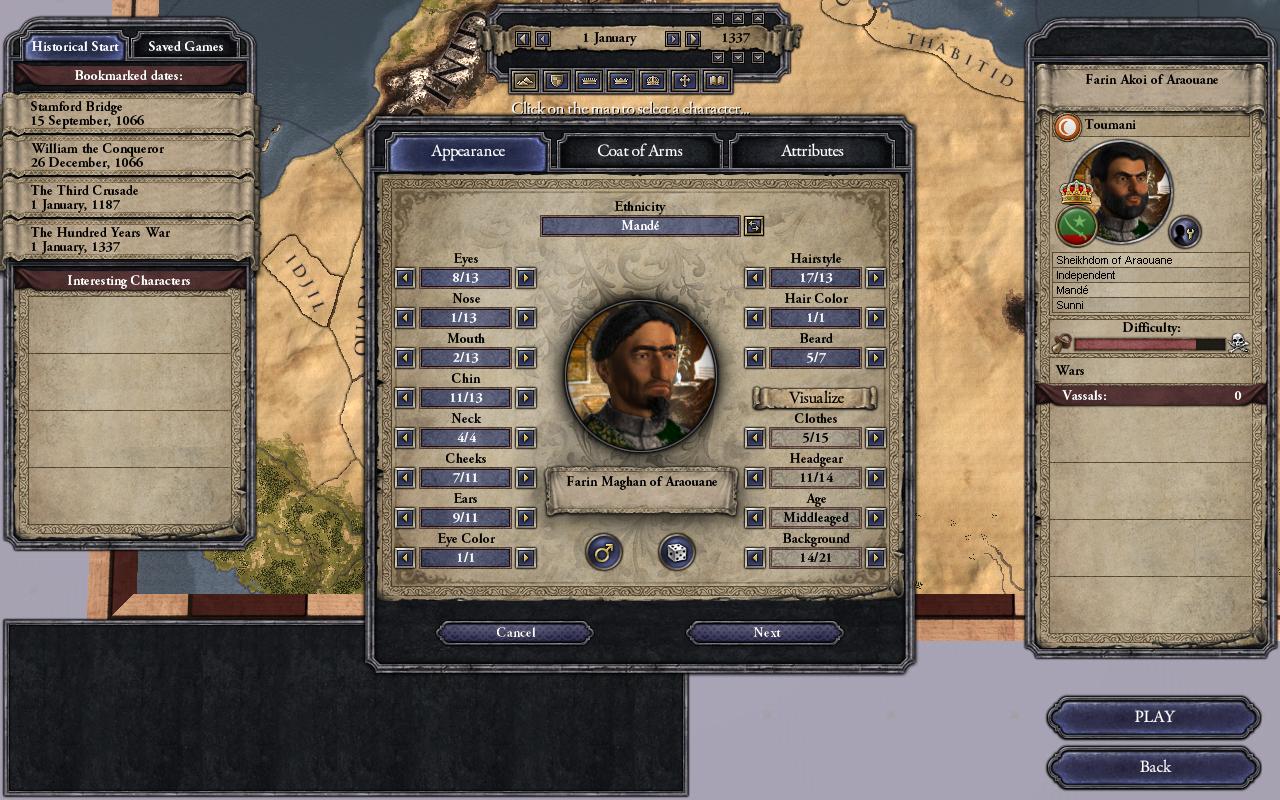1280x800 pixels.
Task: Select the Stamford Bridge bookmark
Action: pyautogui.click(x=128, y=113)
